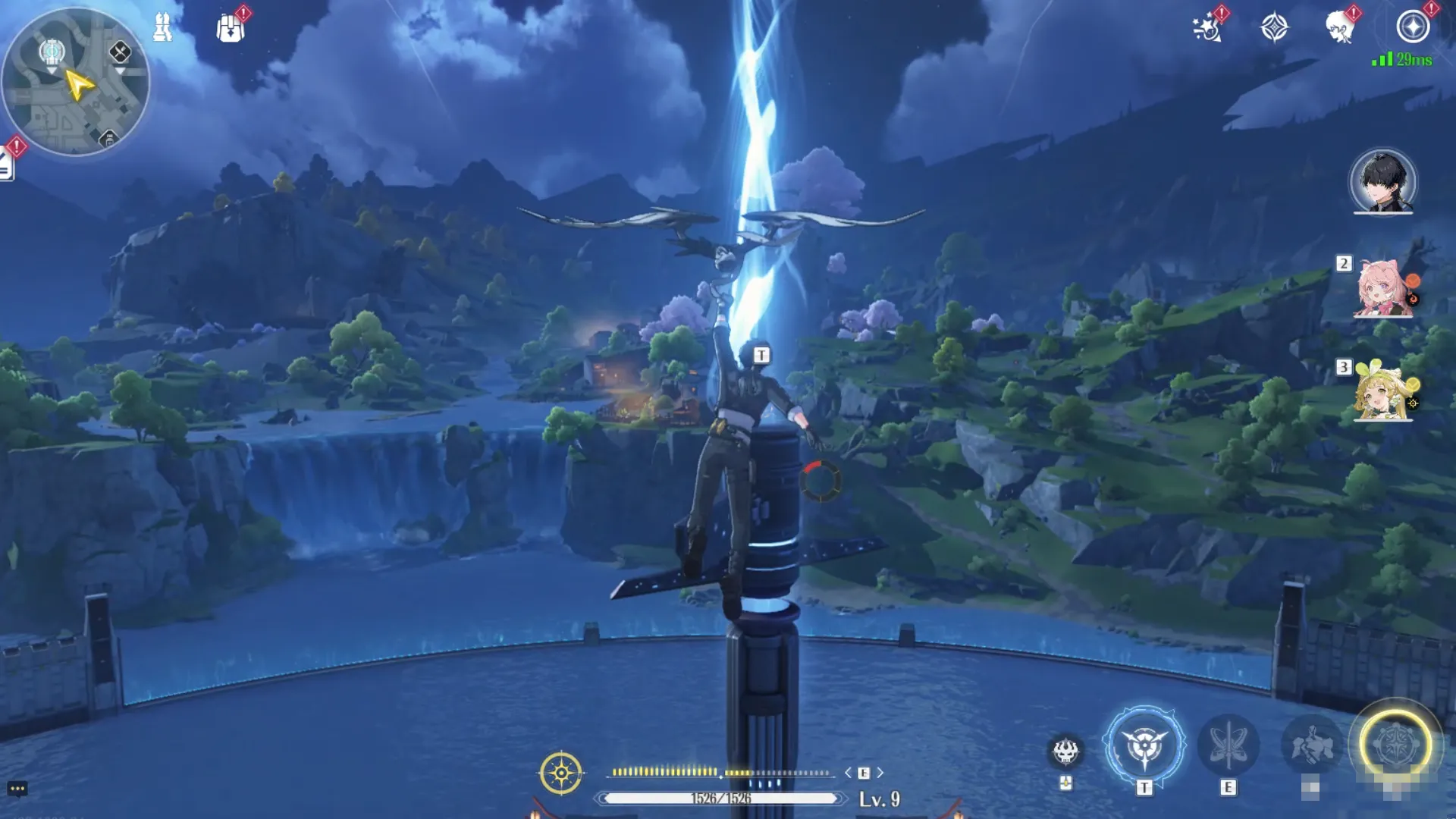
Task: Open the backpack inventory icon
Action: click(x=230, y=29)
